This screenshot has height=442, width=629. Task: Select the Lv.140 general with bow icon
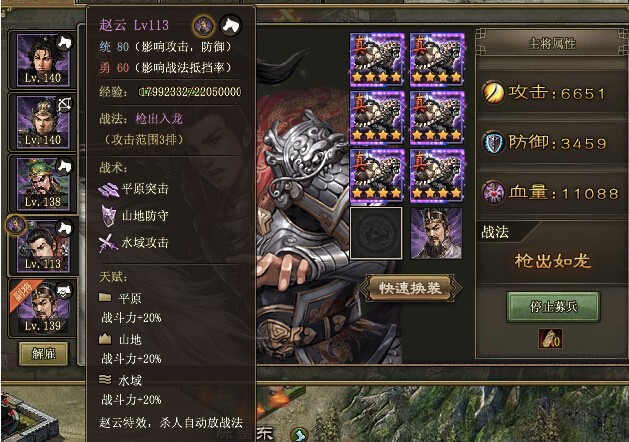pos(40,120)
